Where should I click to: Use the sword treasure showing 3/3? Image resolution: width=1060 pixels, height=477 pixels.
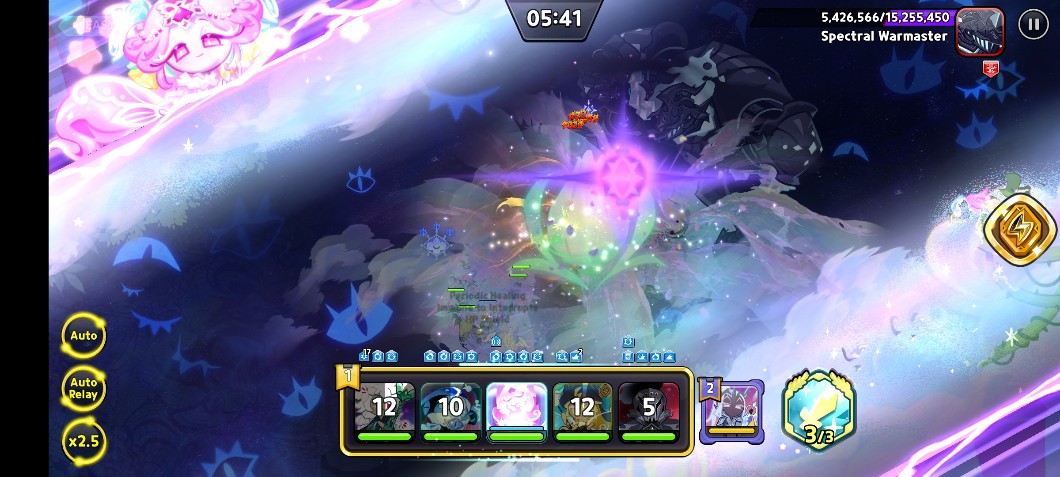(x=819, y=410)
